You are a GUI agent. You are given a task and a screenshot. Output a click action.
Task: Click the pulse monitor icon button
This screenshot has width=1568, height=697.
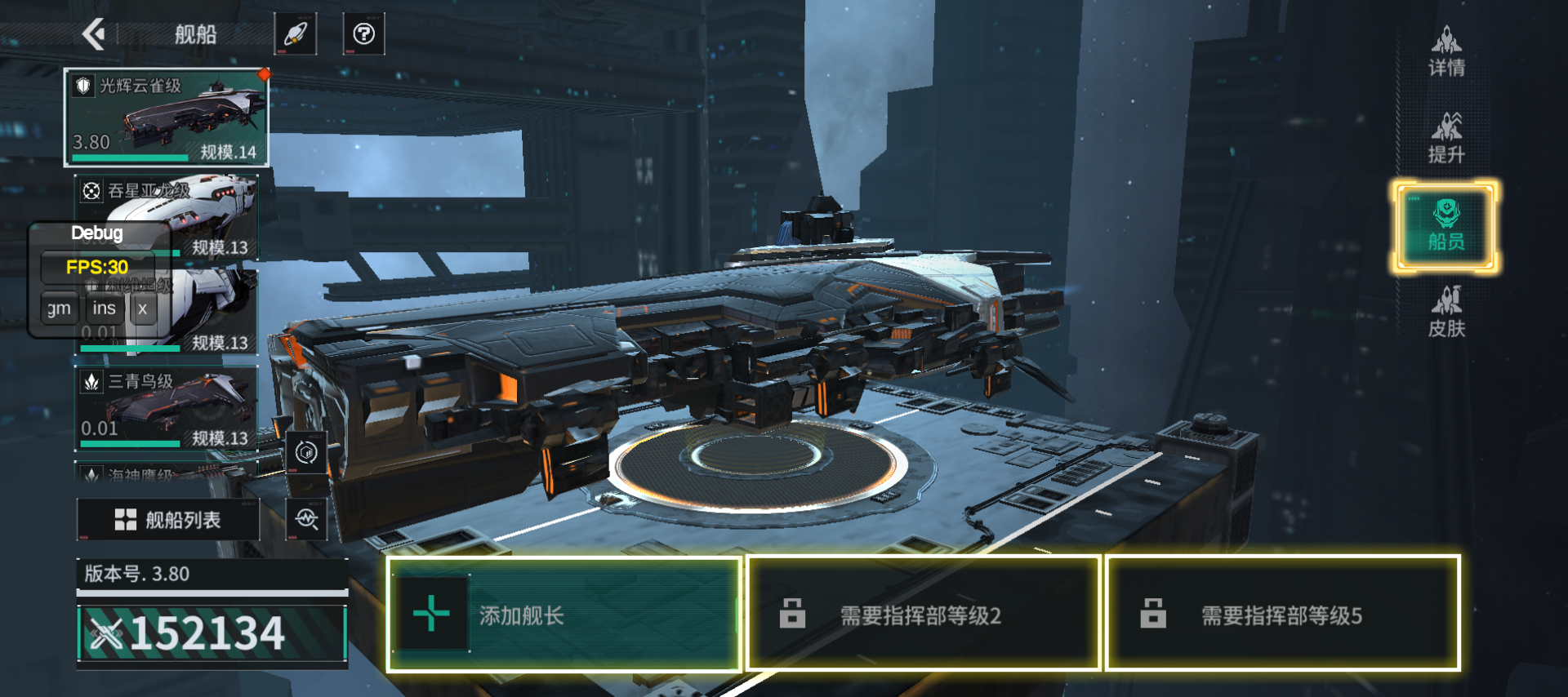pos(306,519)
